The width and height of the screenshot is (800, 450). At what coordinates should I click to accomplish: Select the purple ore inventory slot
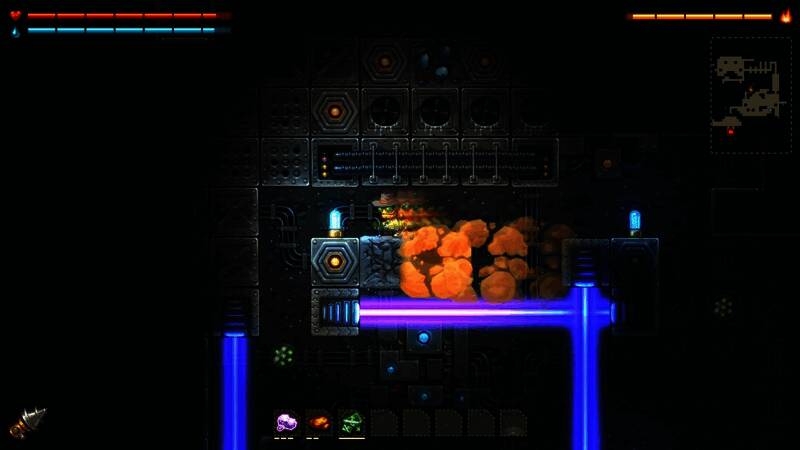[x=287, y=423]
